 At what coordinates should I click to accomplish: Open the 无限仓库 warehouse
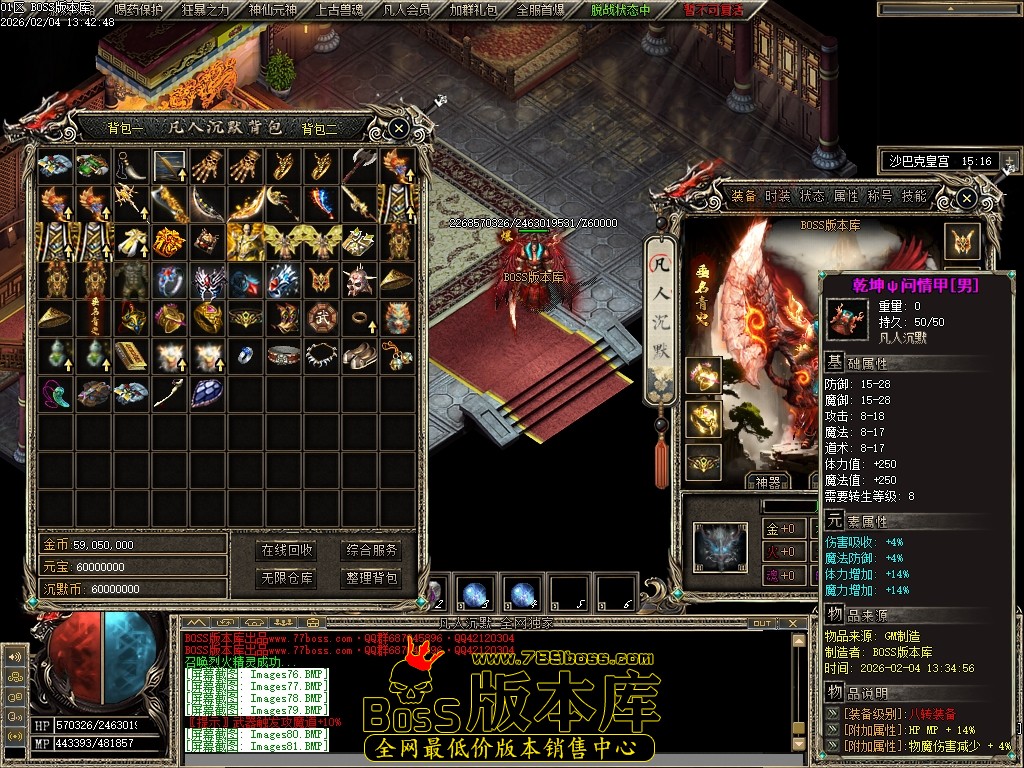point(287,578)
